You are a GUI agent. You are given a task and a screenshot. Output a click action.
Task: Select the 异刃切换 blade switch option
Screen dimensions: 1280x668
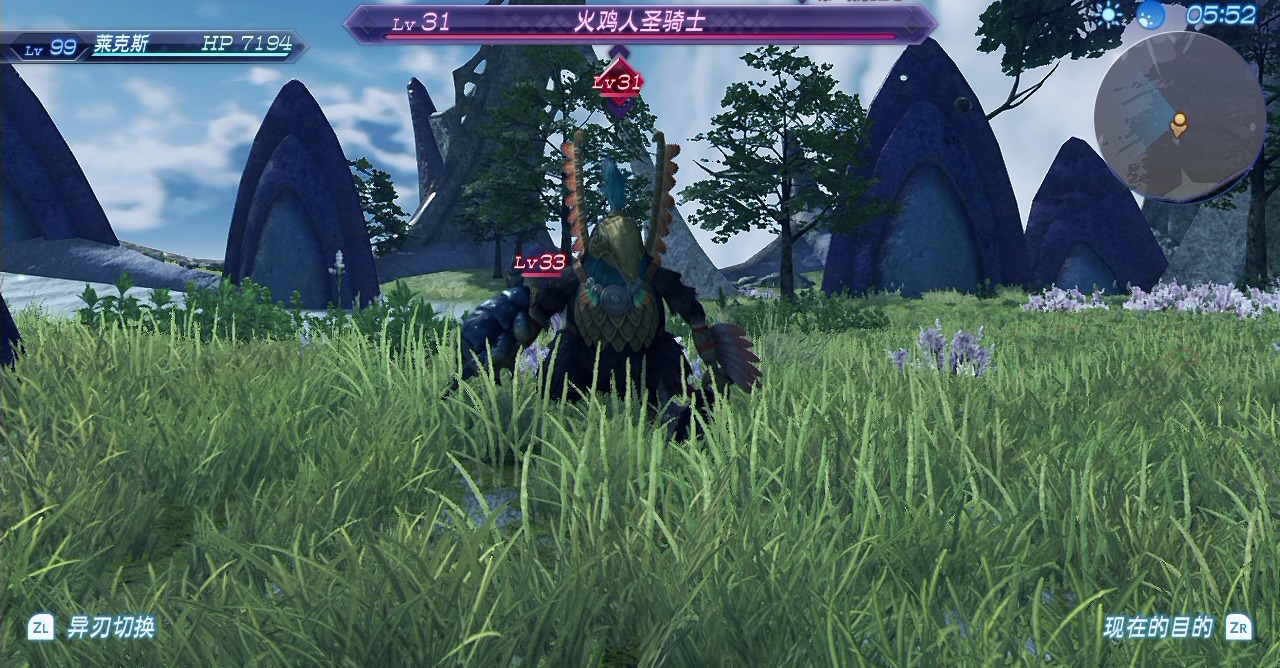pyautogui.click(x=110, y=627)
